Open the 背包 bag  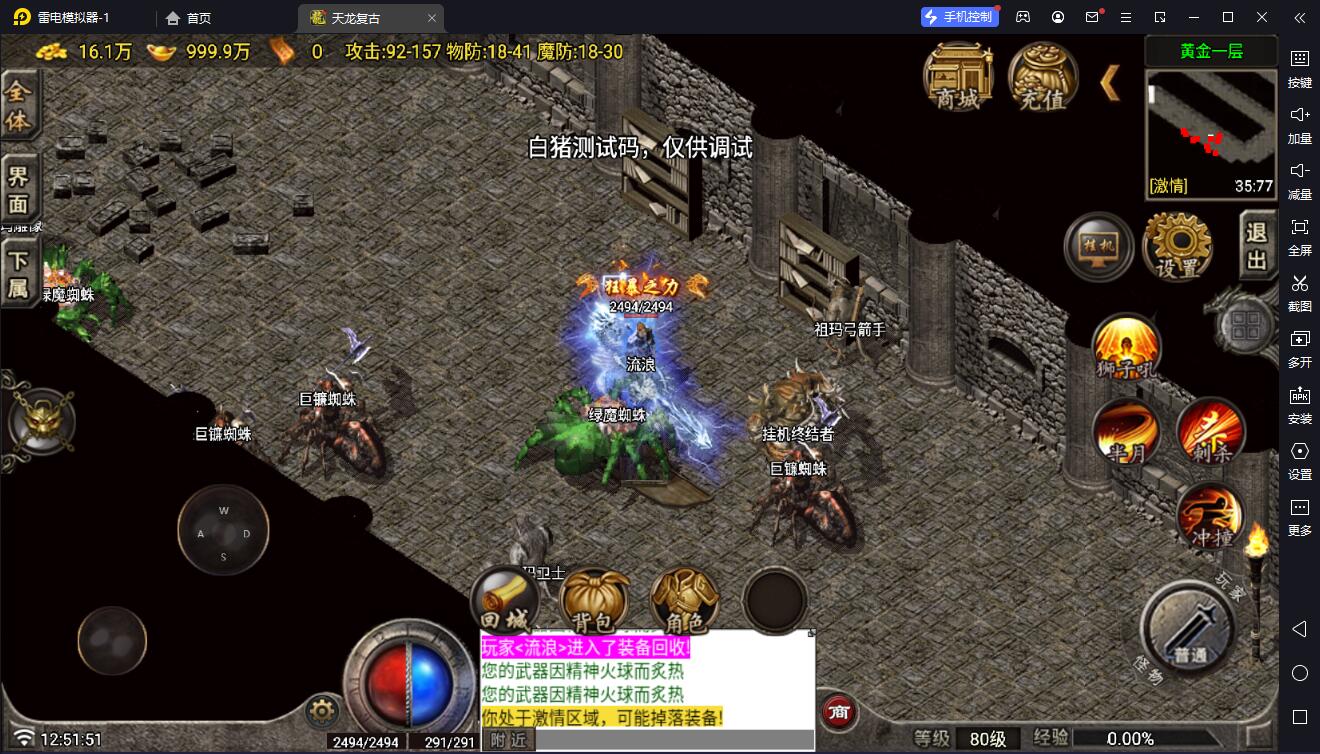coord(594,601)
